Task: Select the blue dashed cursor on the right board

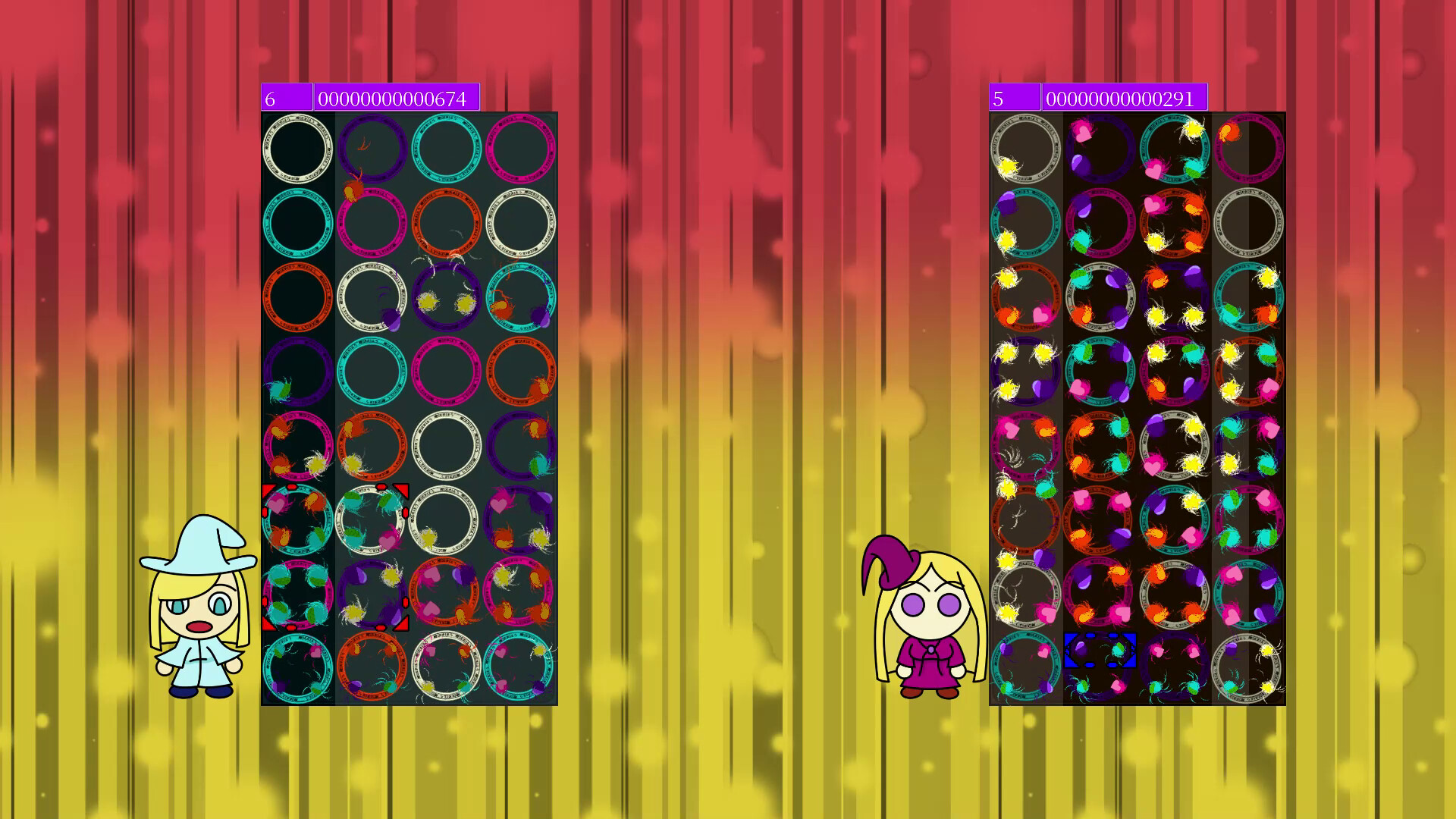Action: [1100, 651]
